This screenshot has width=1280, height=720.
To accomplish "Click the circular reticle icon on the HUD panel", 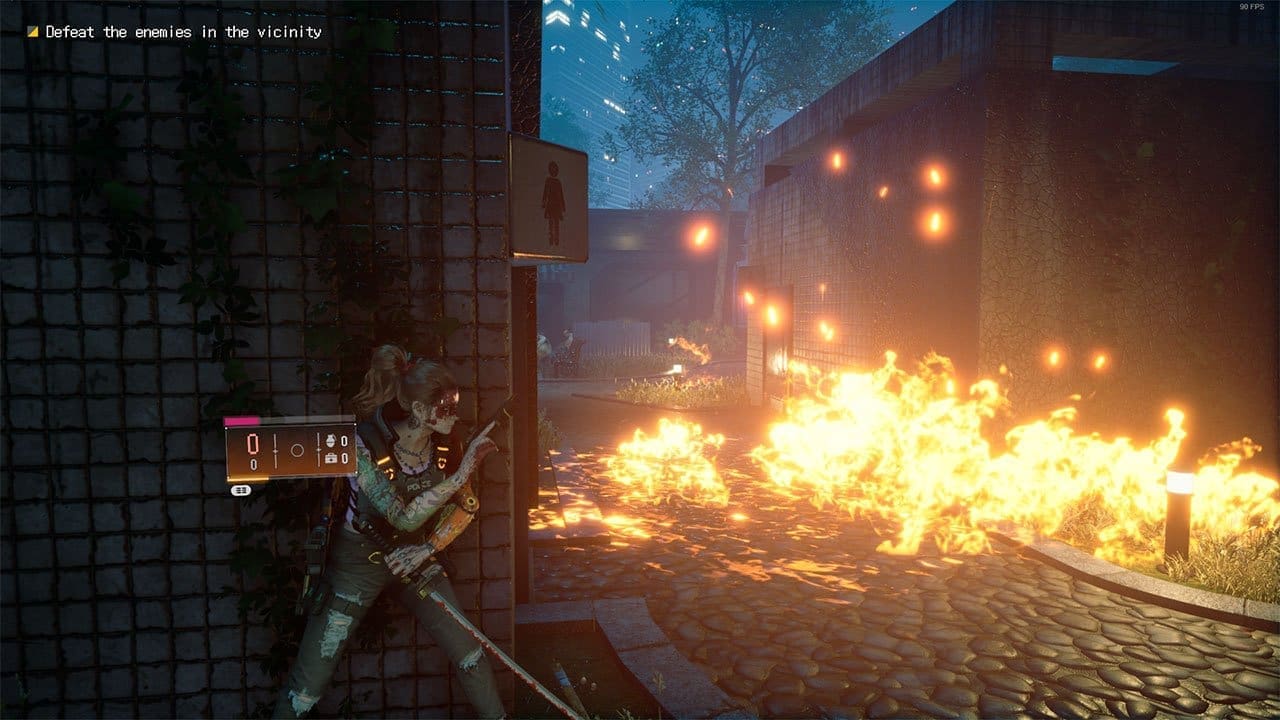I will tap(297, 449).
